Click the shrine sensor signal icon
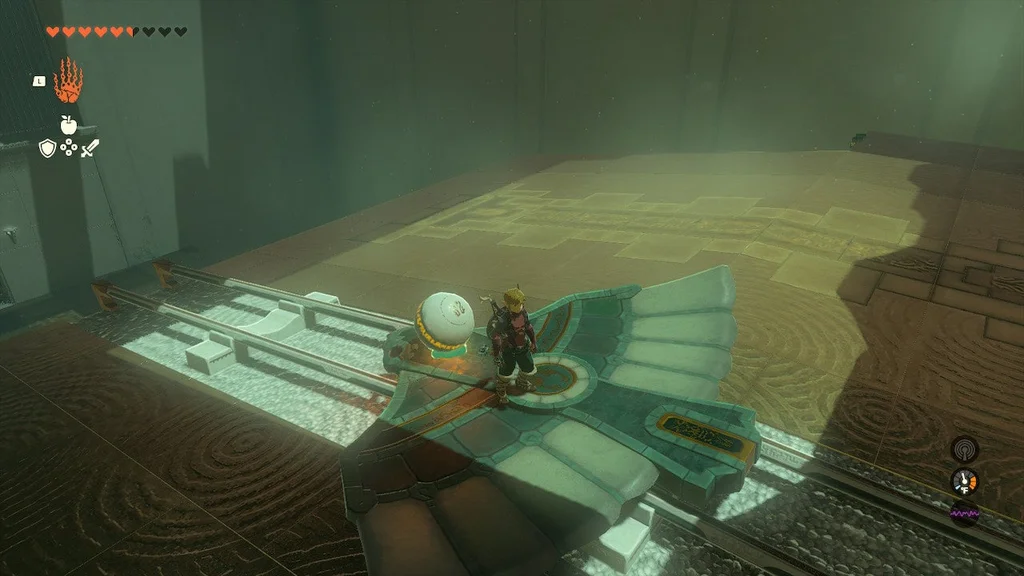The height and width of the screenshot is (576, 1024). coord(964,449)
